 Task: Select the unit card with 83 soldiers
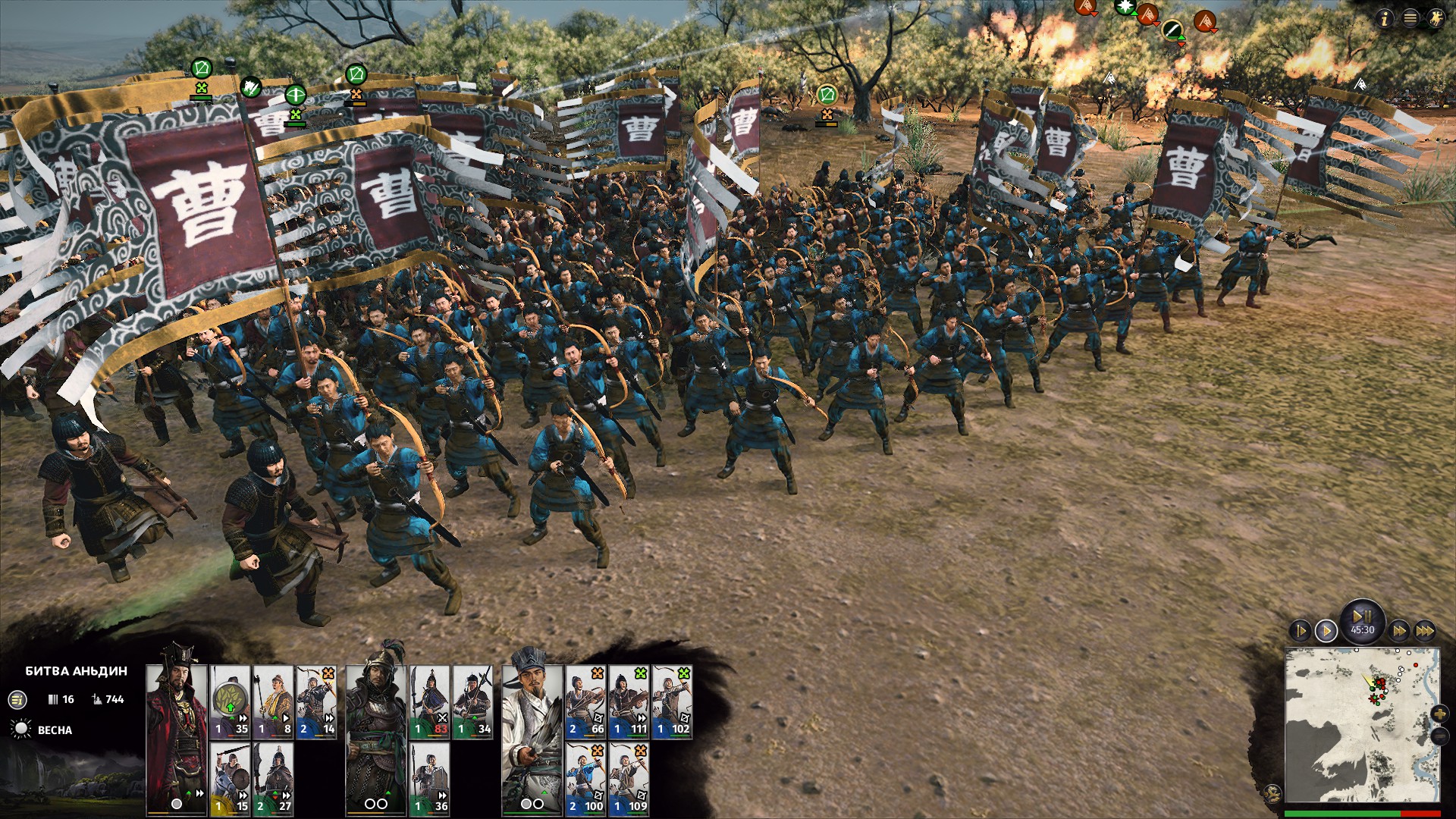430,701
